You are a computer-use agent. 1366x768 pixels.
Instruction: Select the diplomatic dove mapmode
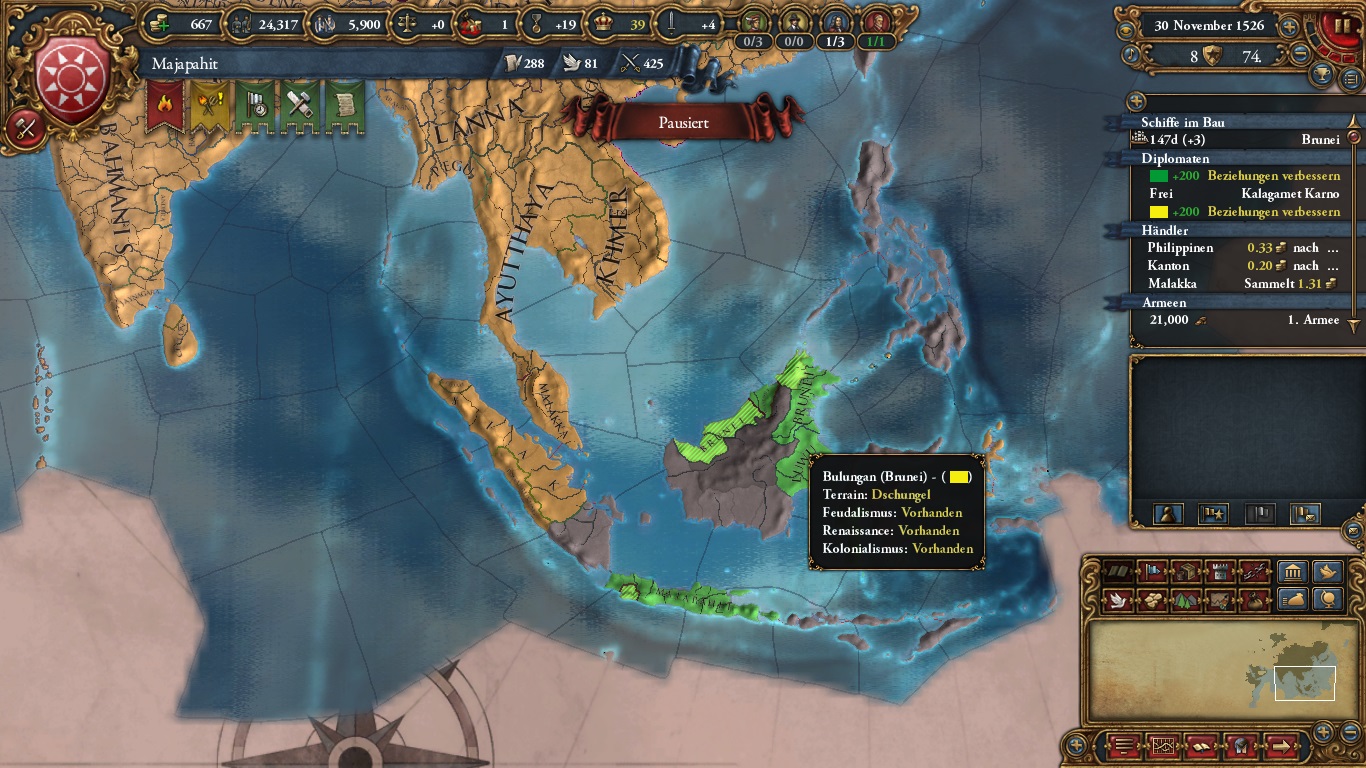(1116, 600)
